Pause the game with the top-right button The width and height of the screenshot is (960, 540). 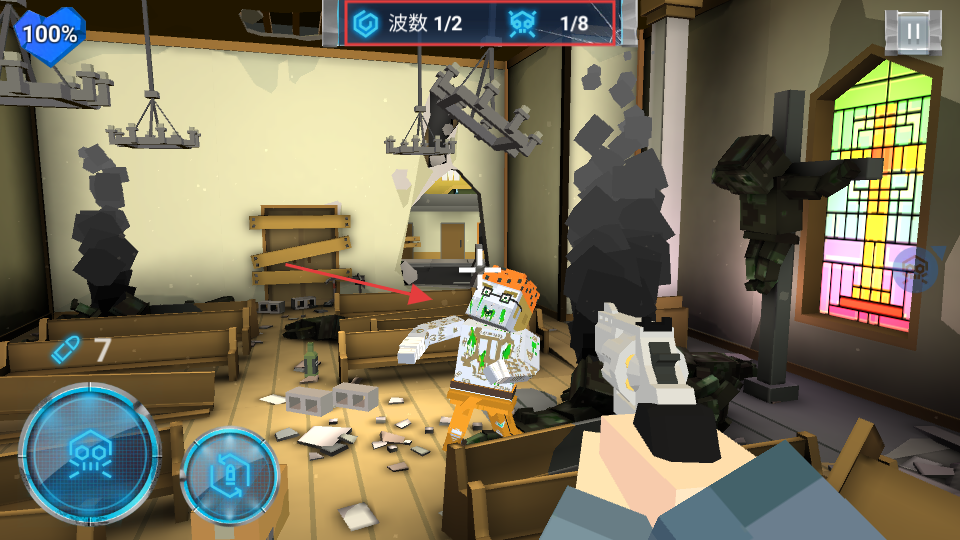pos(912,31)
